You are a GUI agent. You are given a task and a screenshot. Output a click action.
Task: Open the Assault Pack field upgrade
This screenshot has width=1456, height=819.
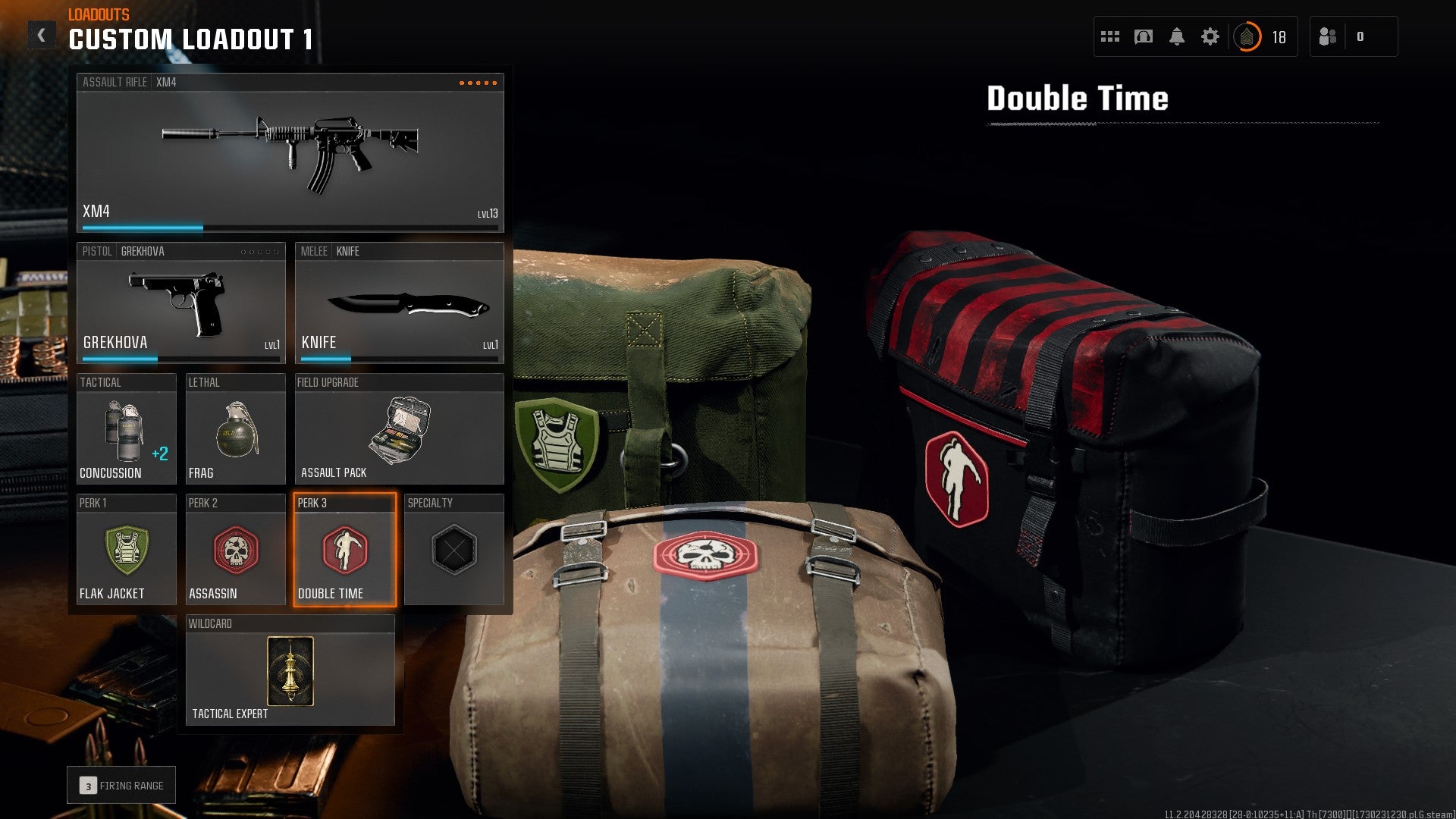[400, 430]
